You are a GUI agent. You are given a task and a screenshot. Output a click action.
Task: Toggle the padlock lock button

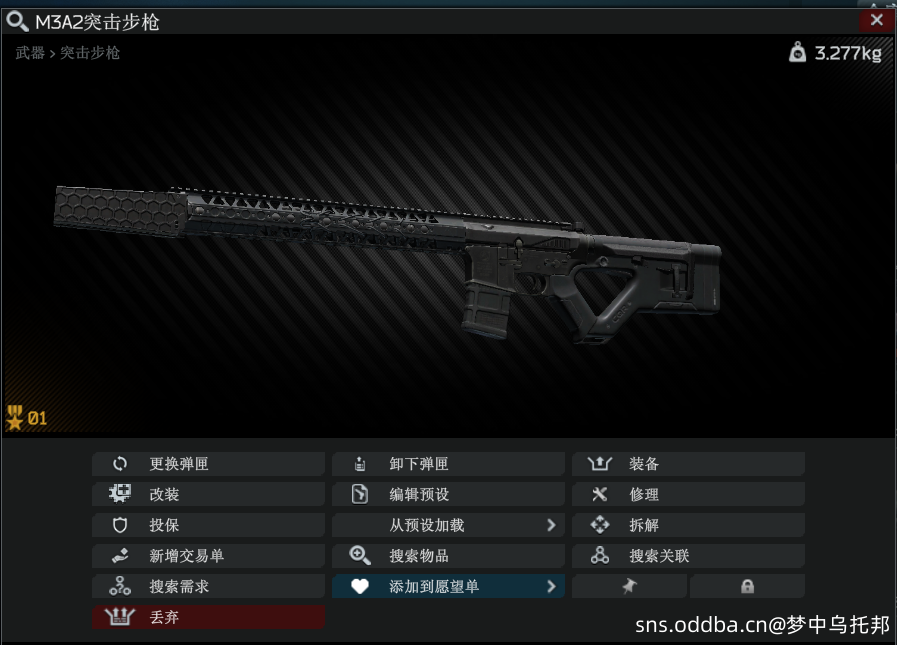click(x=747, y=587)
